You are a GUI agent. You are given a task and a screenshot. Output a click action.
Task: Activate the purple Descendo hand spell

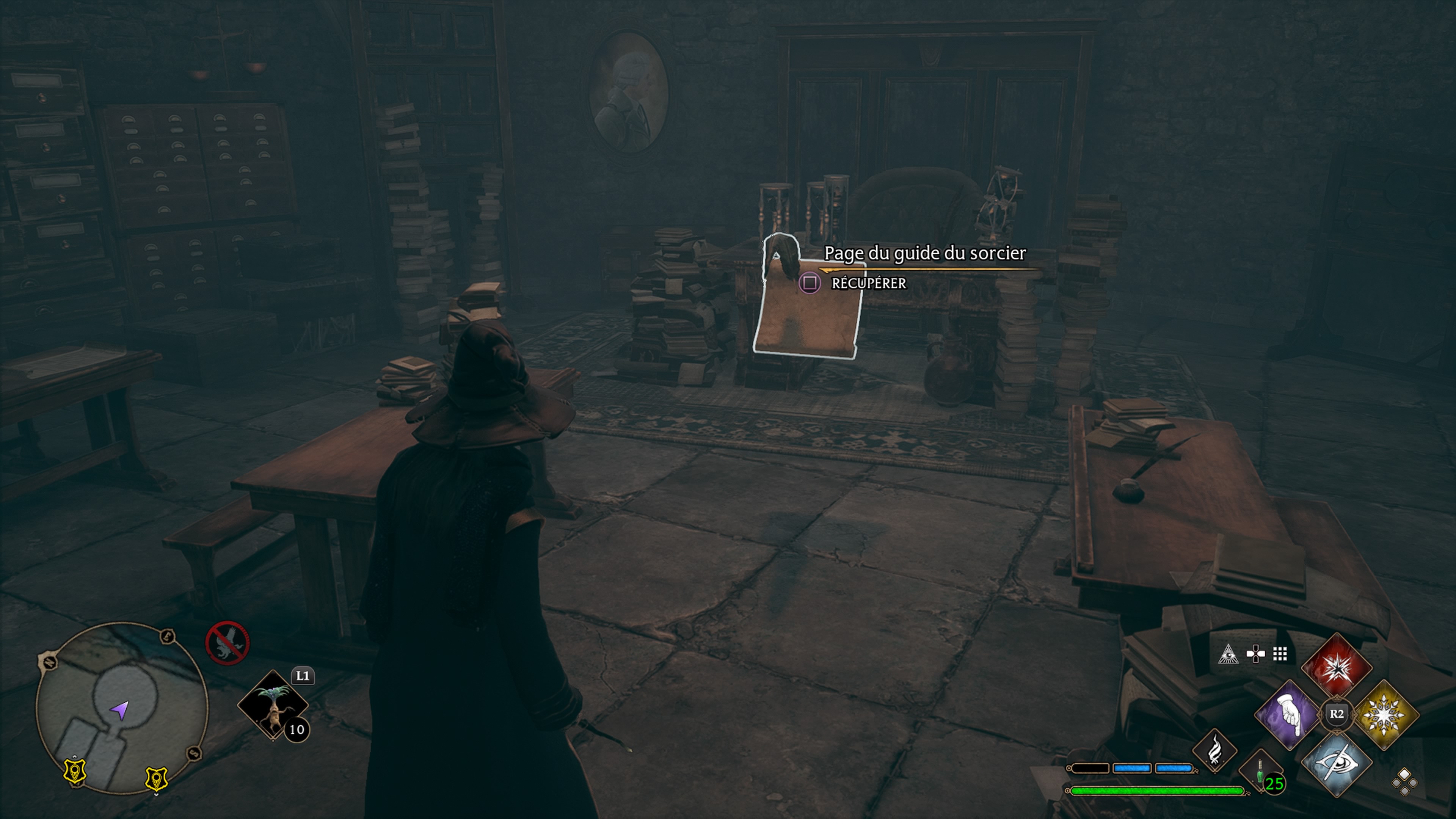pyautogui.click(x=1289, y=714)
